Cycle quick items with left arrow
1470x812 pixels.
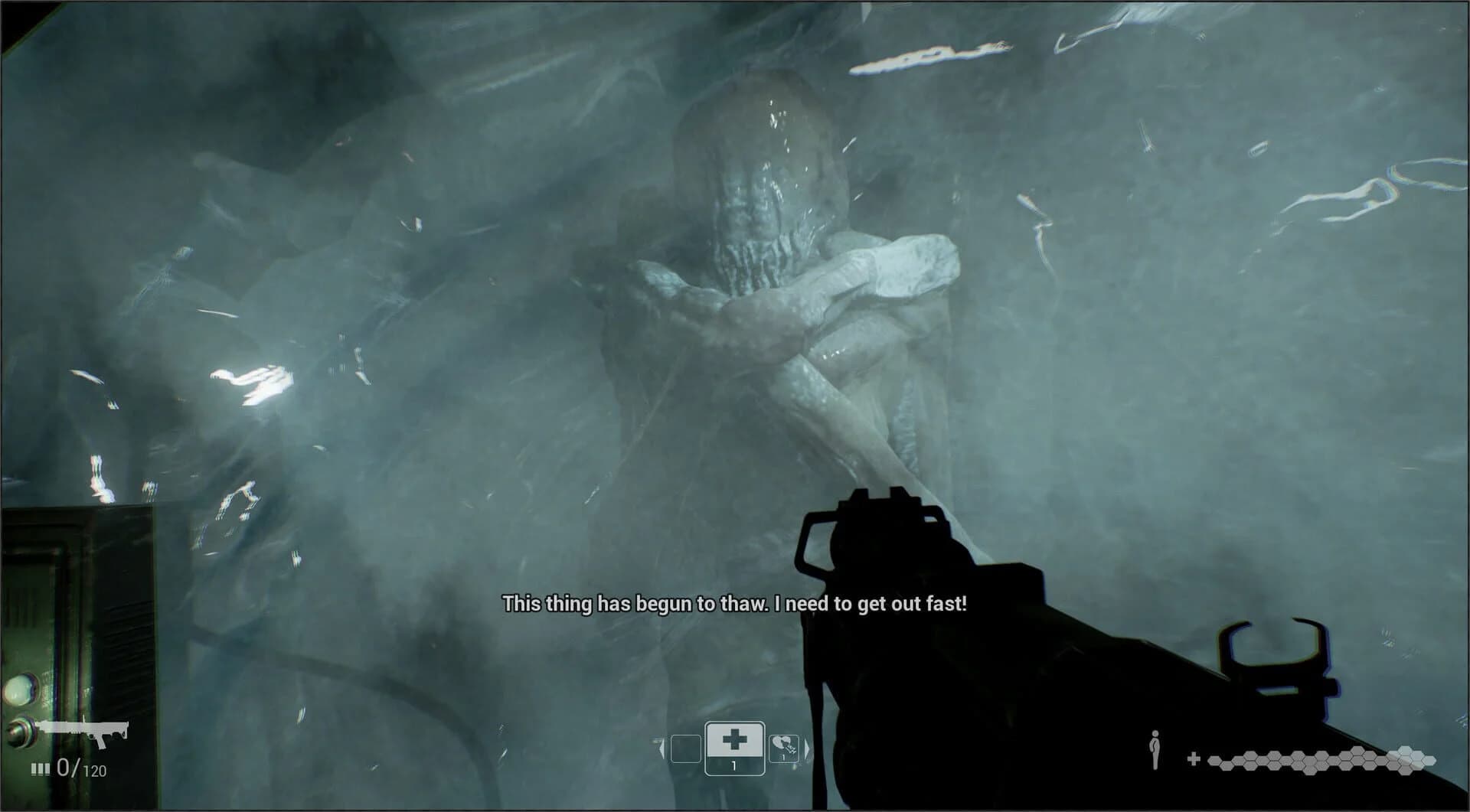(x=661, y=748)
